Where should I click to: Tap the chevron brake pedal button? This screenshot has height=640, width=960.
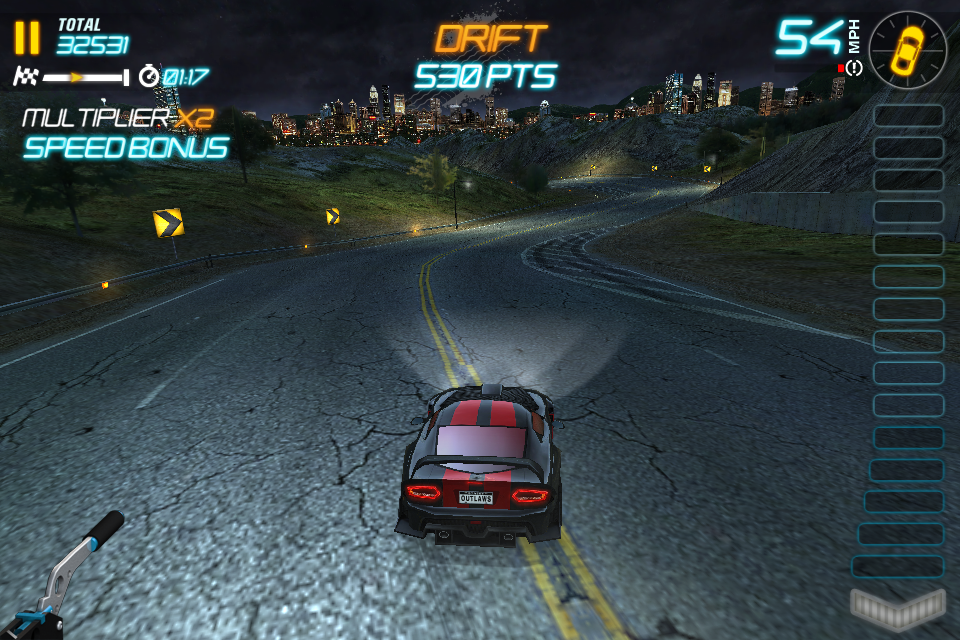coord(897,607)
